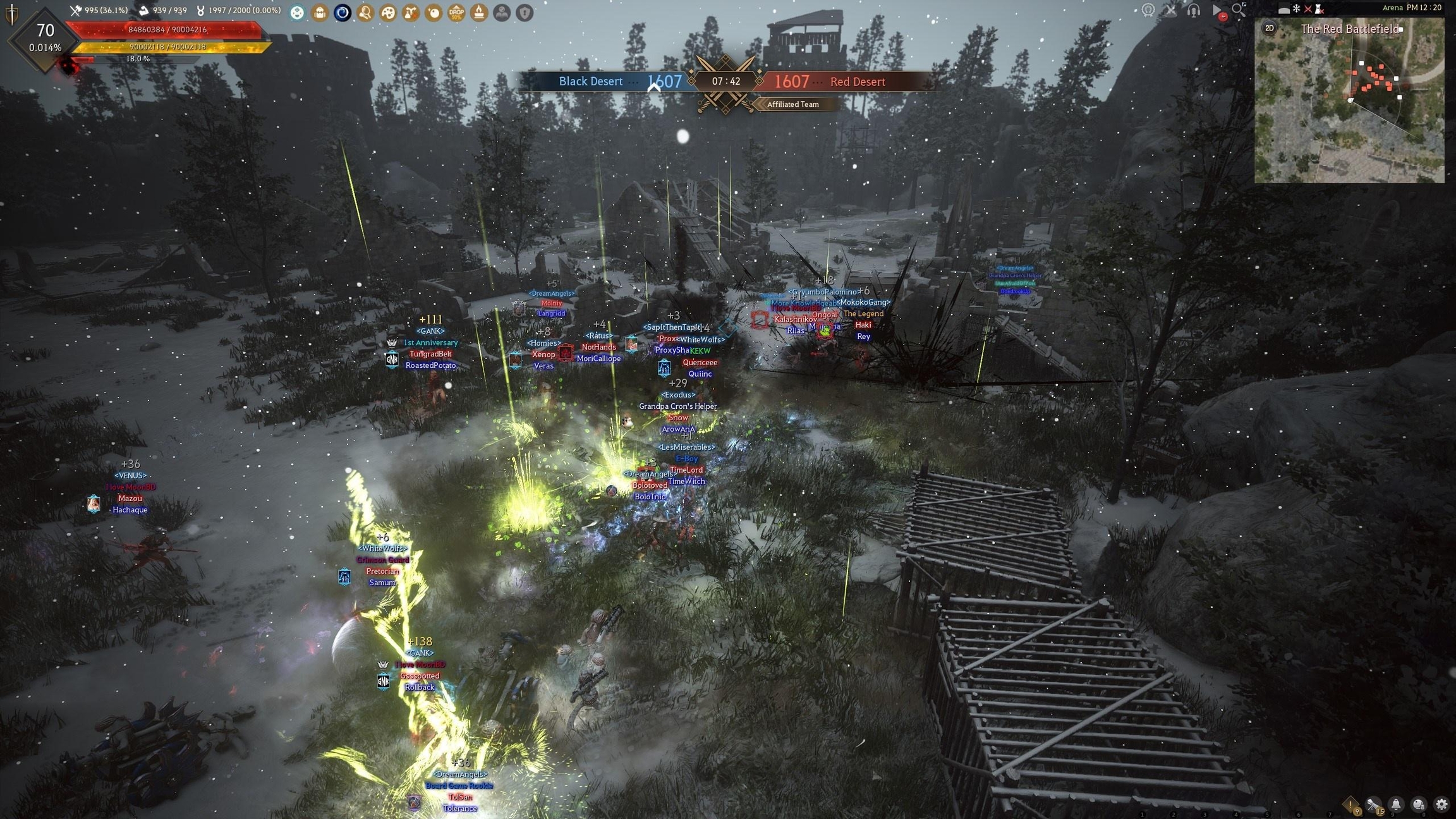The width and height of the screenshot is (1456, 819).
Task: Click the headset microphone voice icon
Action: click(x=1193, y=10)
